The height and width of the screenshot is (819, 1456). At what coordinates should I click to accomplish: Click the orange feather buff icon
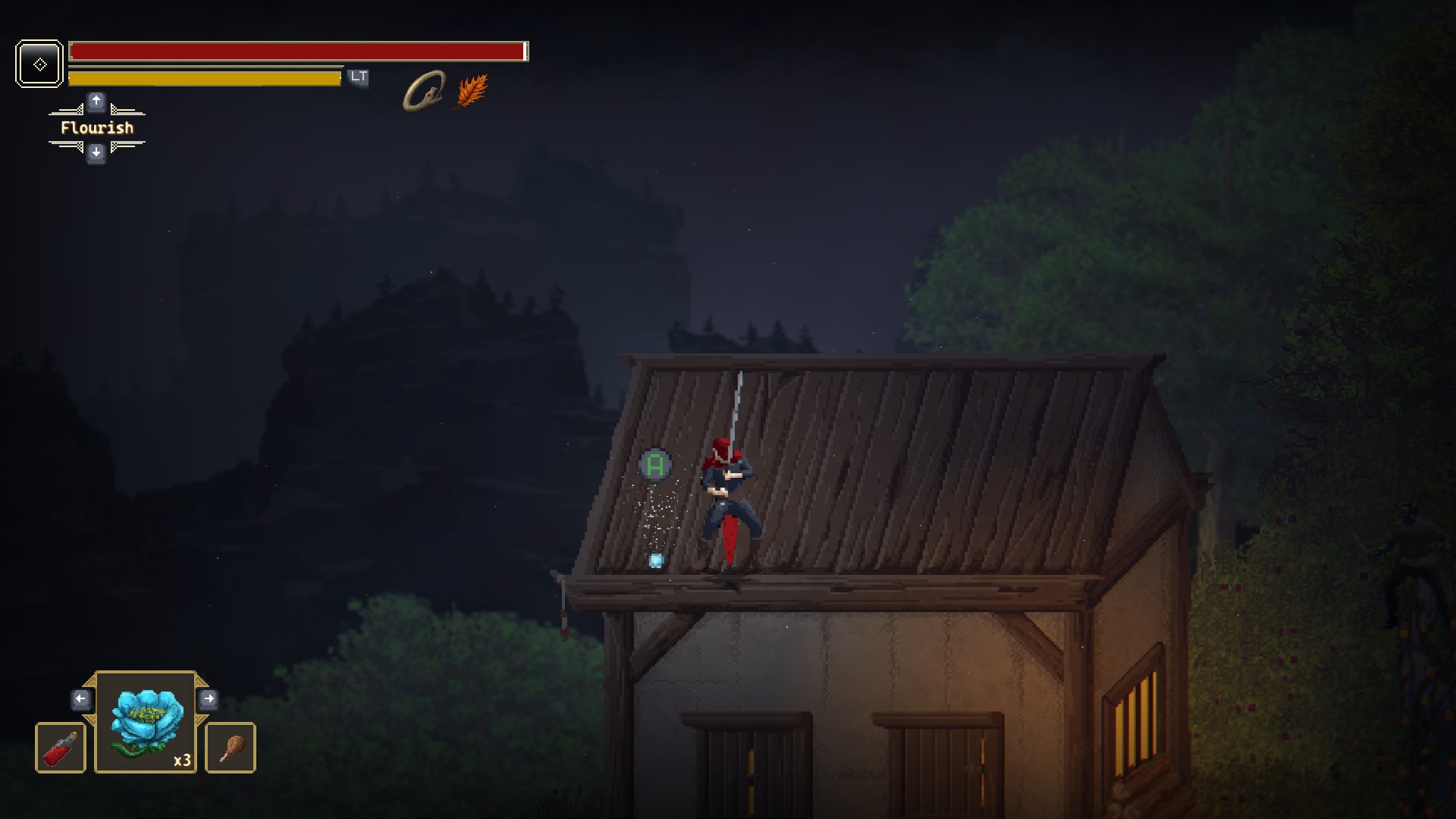[472, 92]
